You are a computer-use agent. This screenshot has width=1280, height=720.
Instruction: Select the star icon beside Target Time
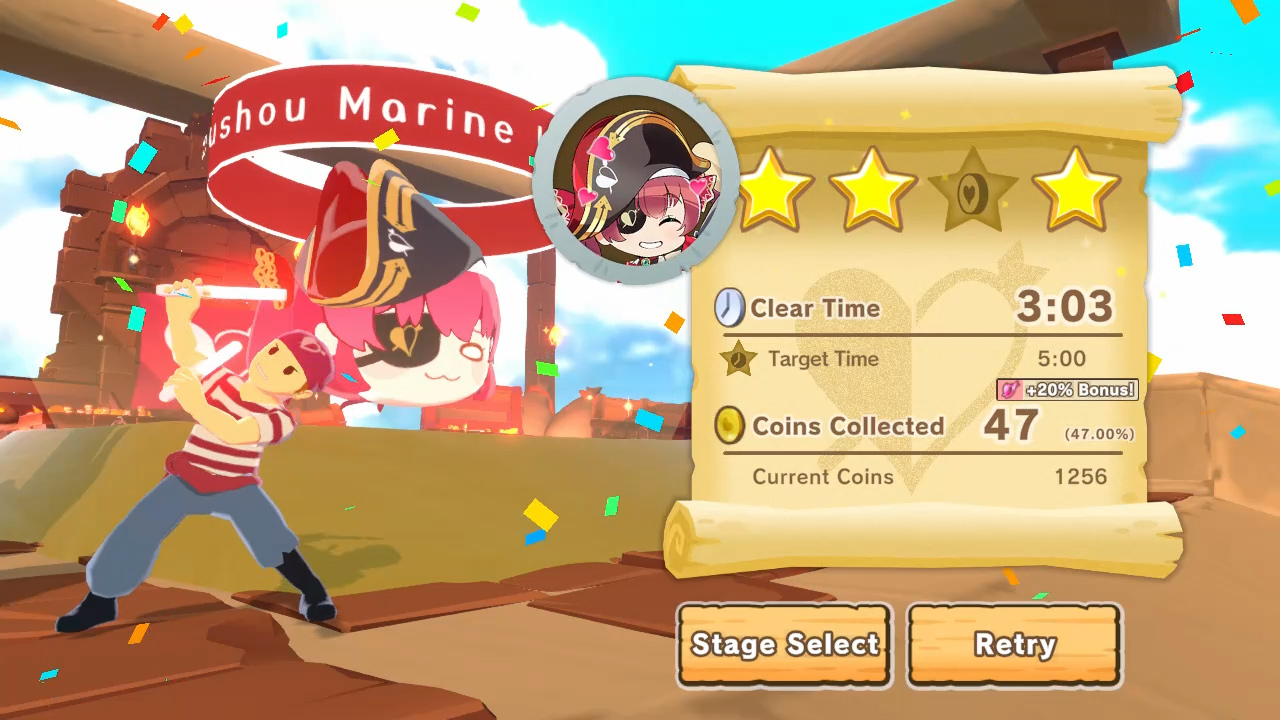point(740,360)
